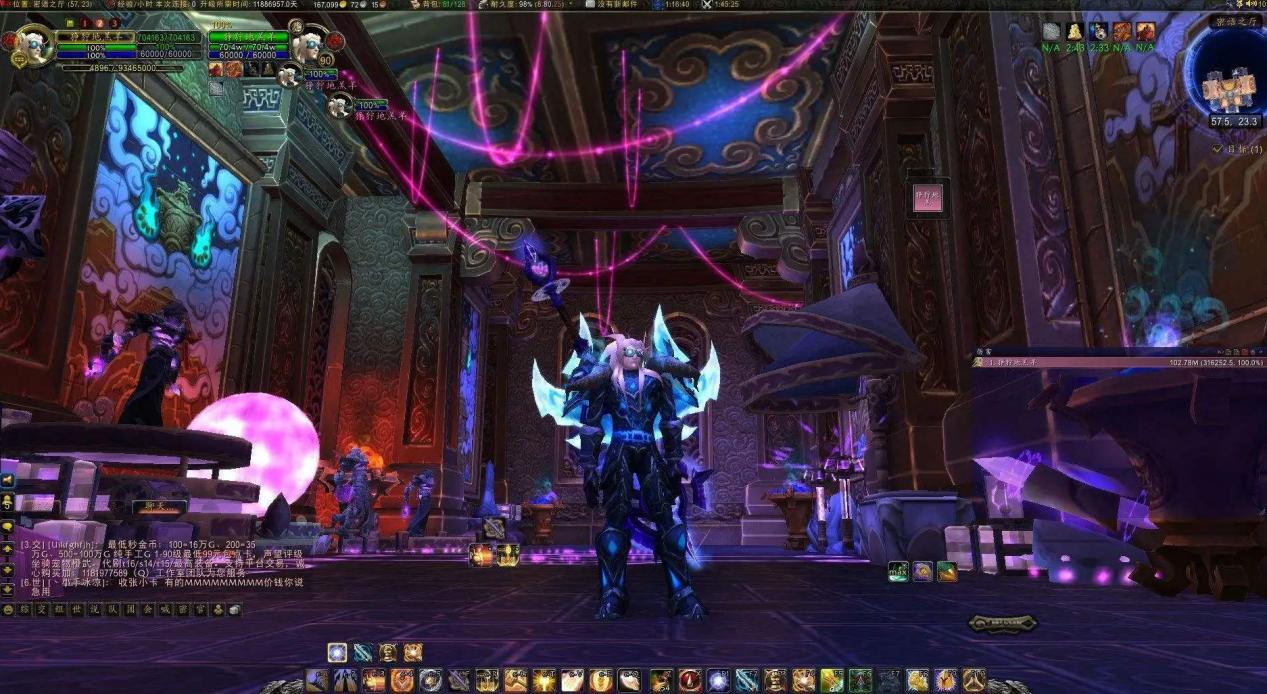Select the 世 world channel button
Screen dimensions: 1267x694
(75, 609)
